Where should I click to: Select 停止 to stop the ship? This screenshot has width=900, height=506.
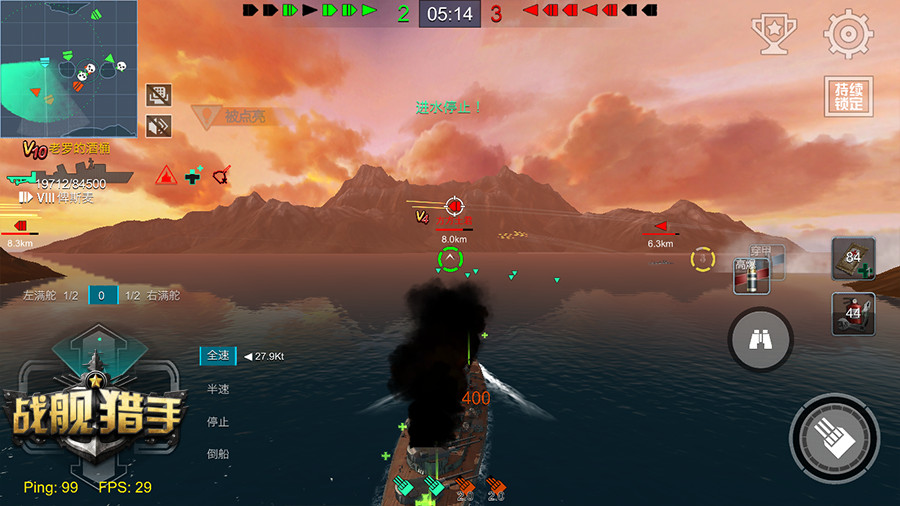[x=218, y=422]
